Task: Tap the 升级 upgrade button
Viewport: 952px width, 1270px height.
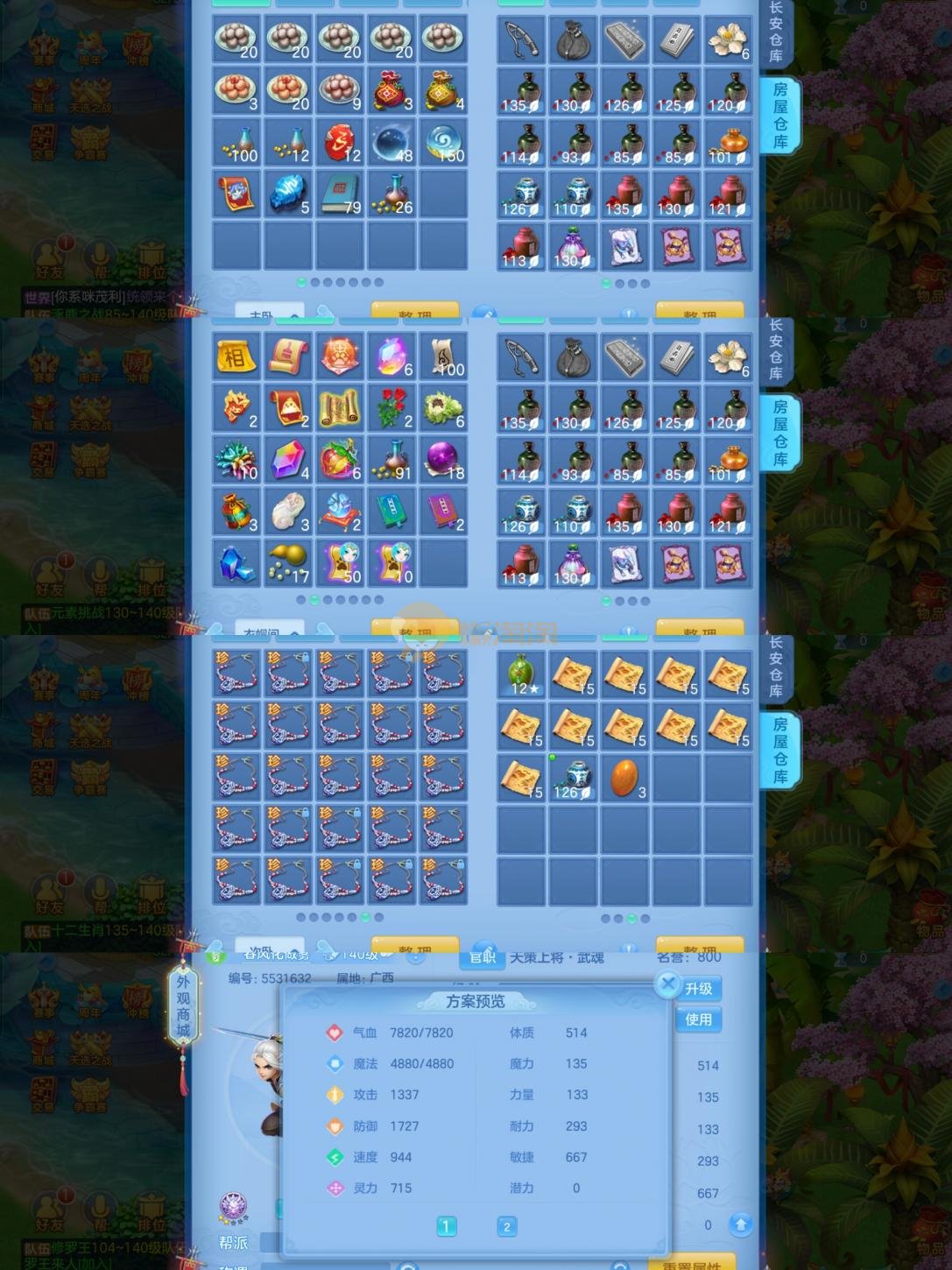Action: tap(698, 989)
